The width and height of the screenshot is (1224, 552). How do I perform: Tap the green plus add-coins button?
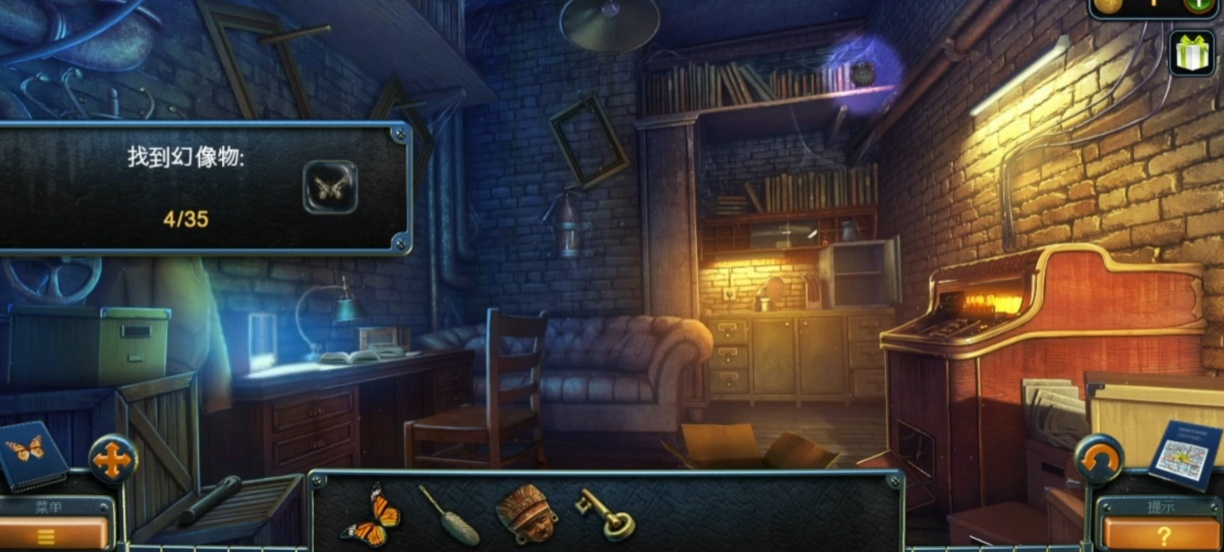coord(1198,4)
